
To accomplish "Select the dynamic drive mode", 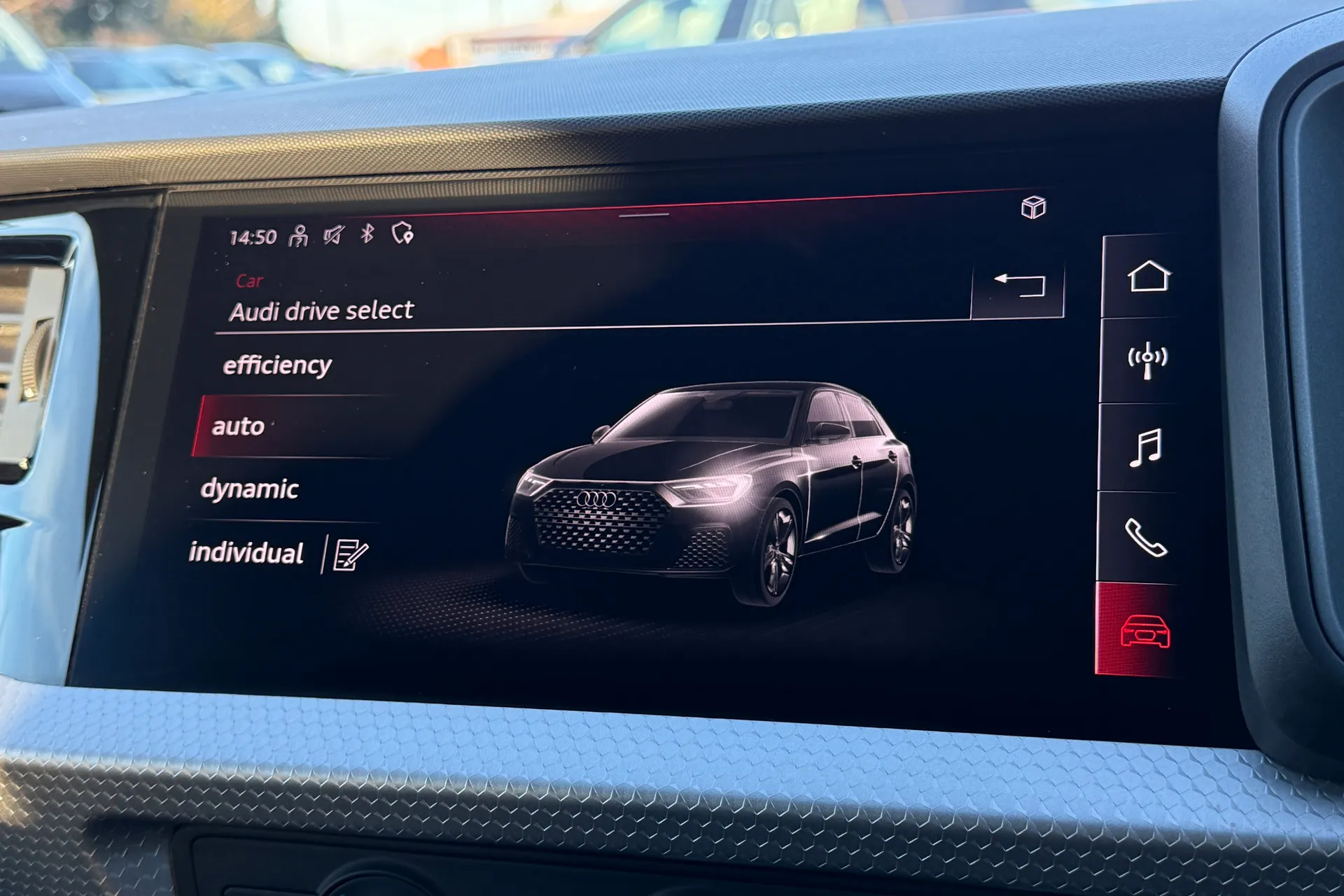I will click(251, 489).
